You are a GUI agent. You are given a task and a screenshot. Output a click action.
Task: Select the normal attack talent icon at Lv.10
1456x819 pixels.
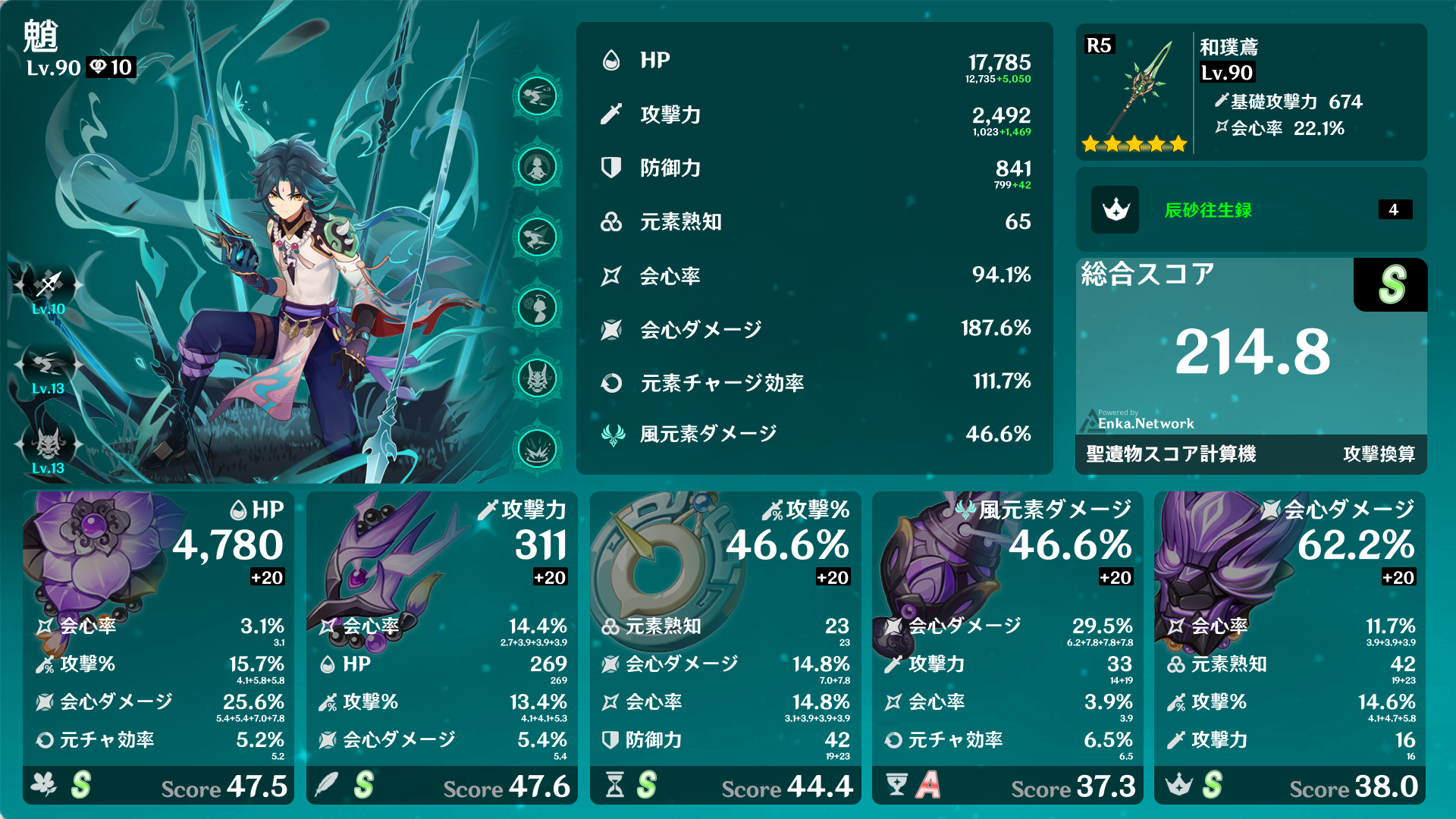coord(47,284)
